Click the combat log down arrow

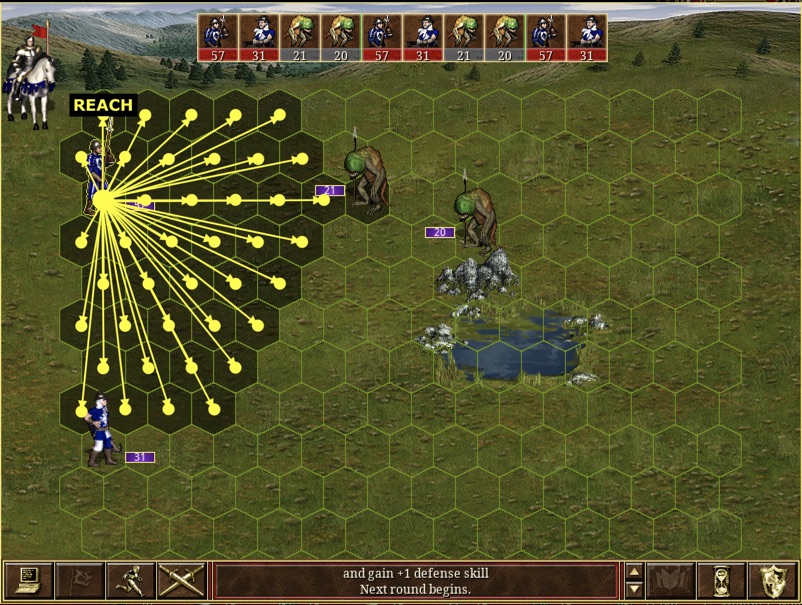pos(633,590)
